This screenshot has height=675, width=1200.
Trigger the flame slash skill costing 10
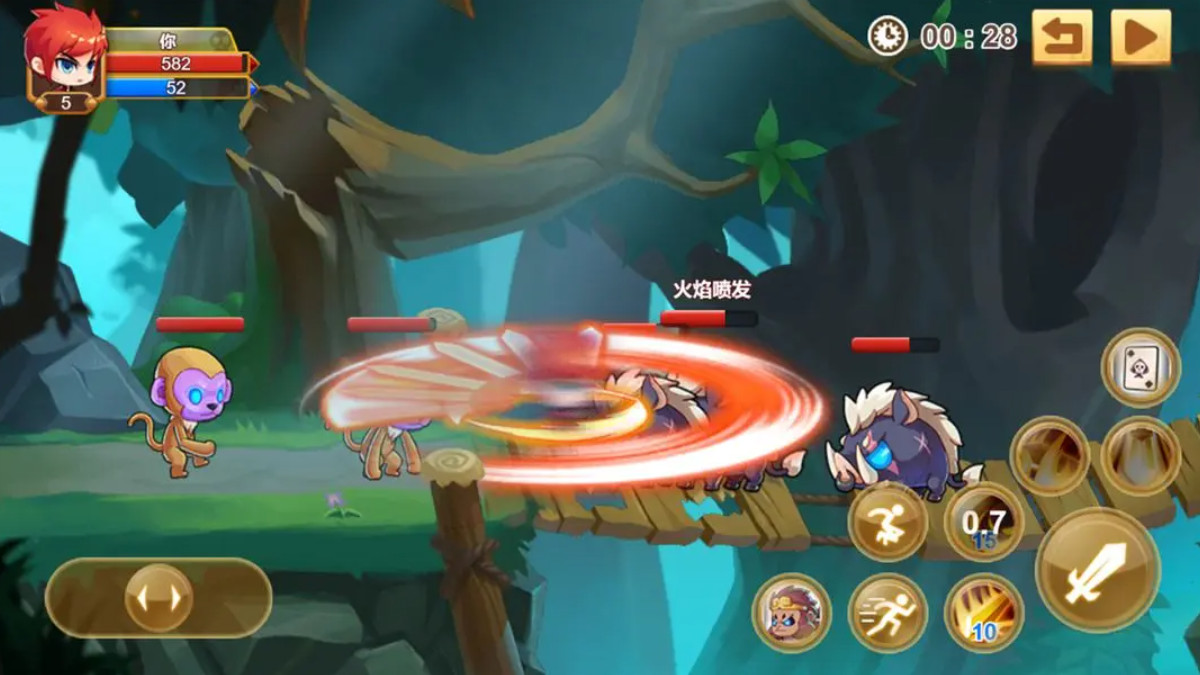pos(984,613)
